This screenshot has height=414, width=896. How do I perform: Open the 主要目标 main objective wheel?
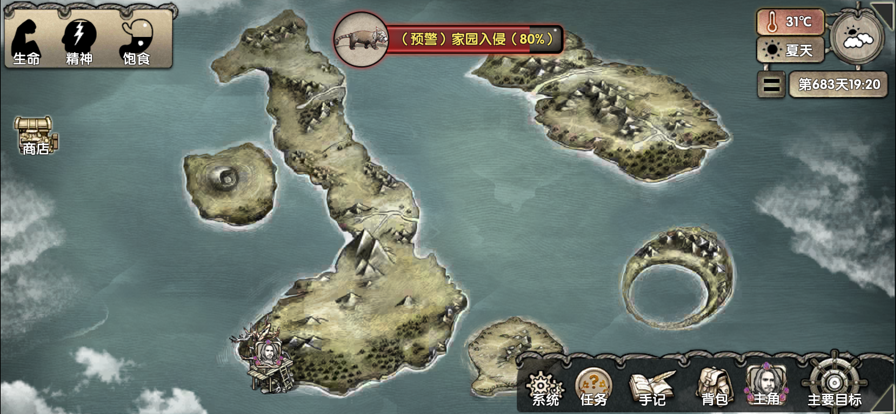834,383
